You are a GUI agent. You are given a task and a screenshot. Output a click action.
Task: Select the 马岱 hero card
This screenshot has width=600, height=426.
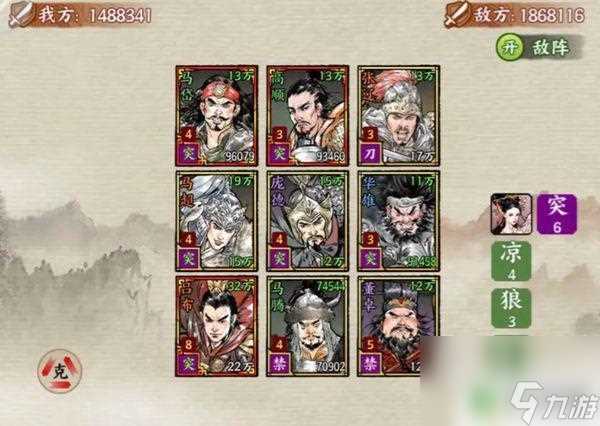[217, 114]
